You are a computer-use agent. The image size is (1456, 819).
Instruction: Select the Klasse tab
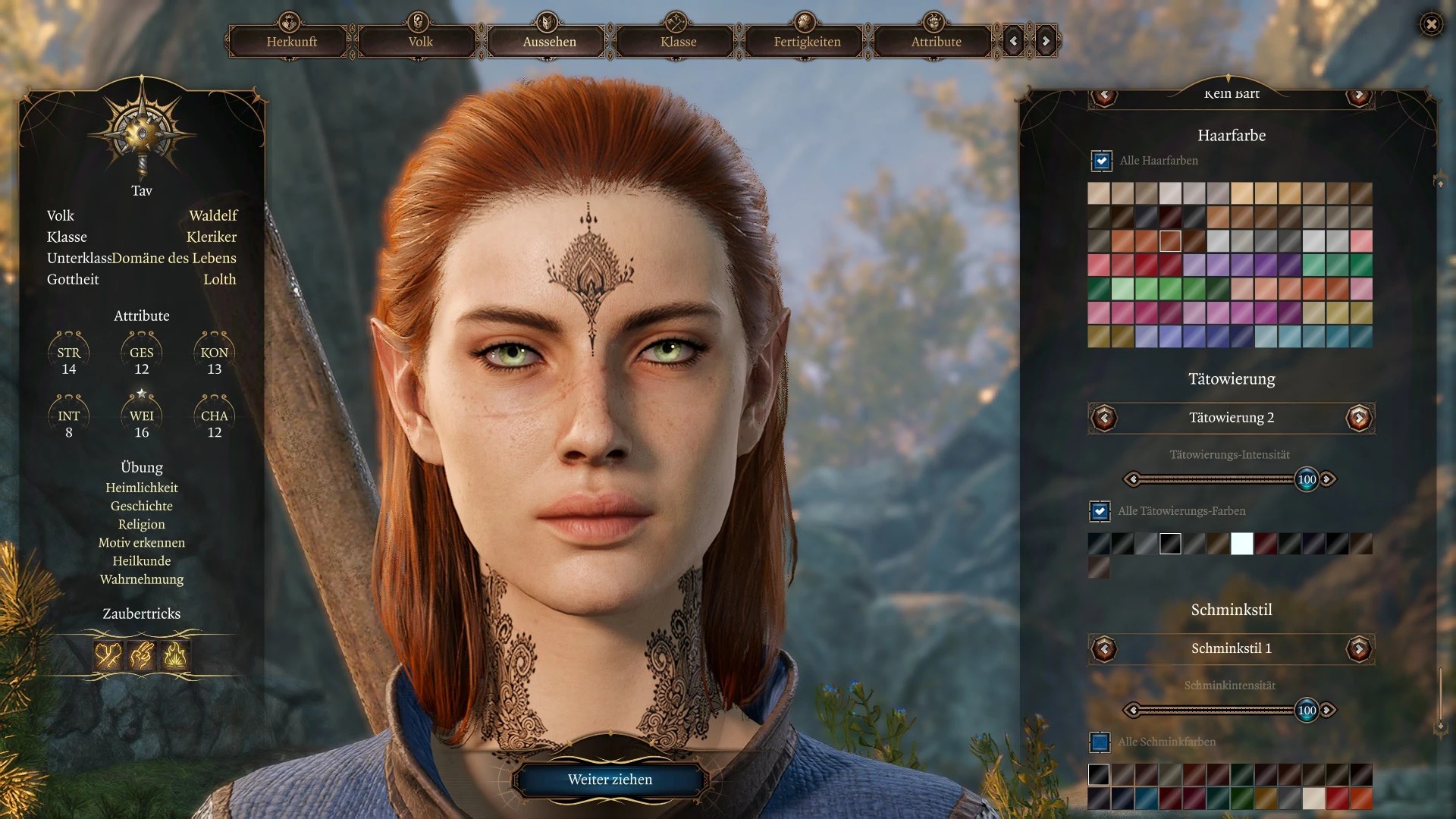[x=678, y=42]
